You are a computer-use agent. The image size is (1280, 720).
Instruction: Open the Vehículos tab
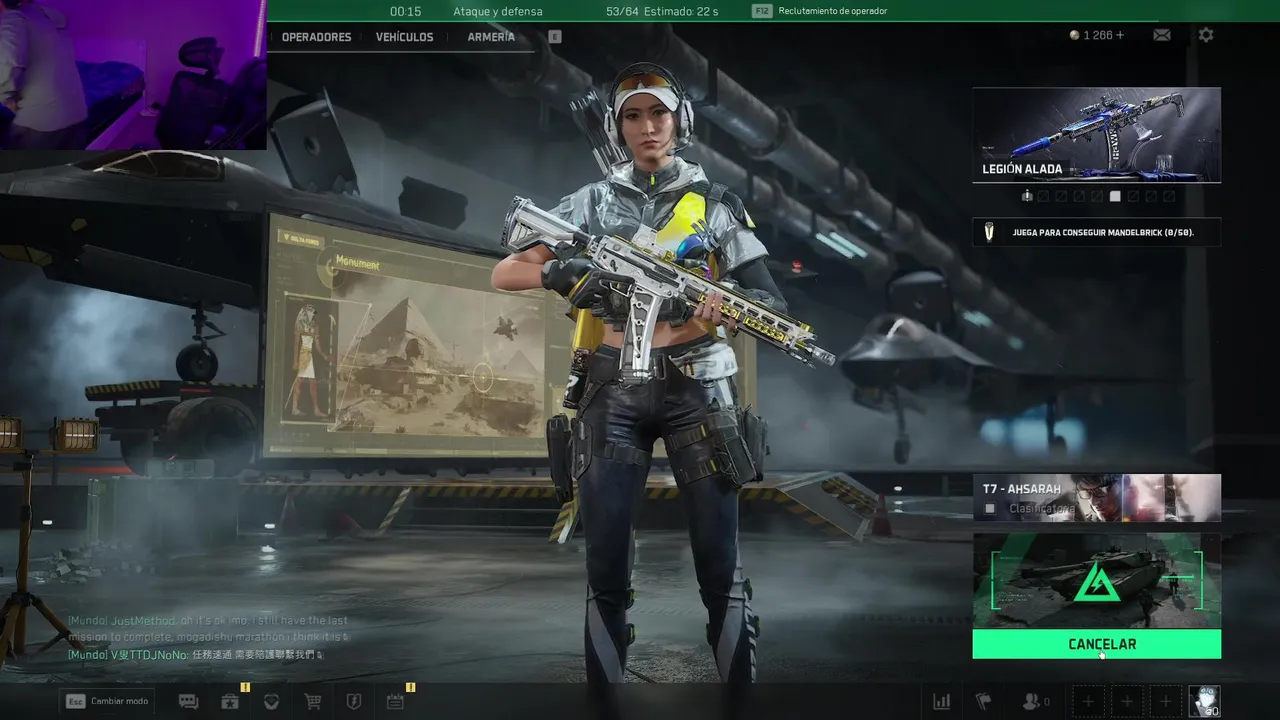pyautogui.click(x=404, y=37)
